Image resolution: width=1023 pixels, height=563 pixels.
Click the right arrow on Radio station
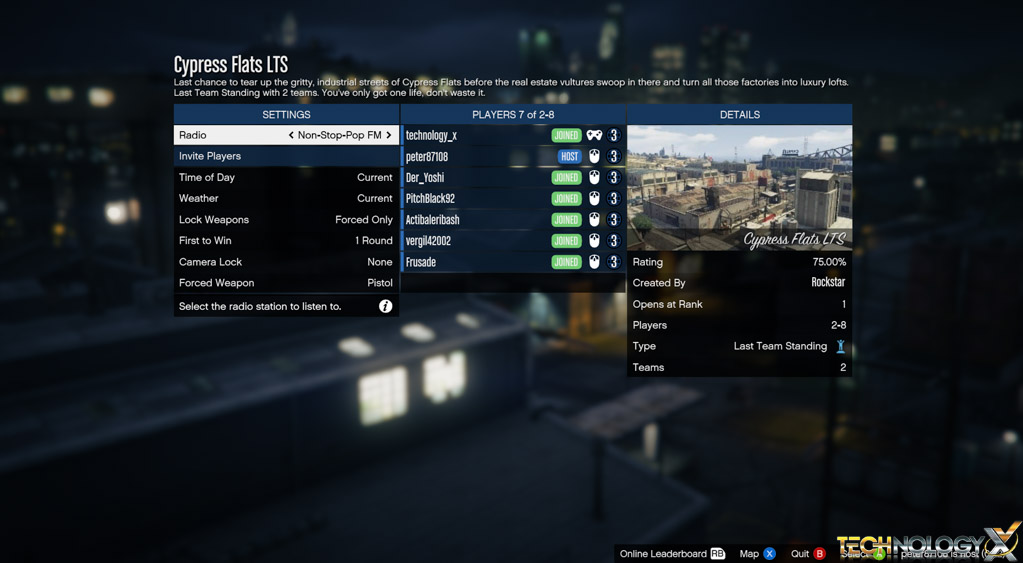tap(389, 135)
